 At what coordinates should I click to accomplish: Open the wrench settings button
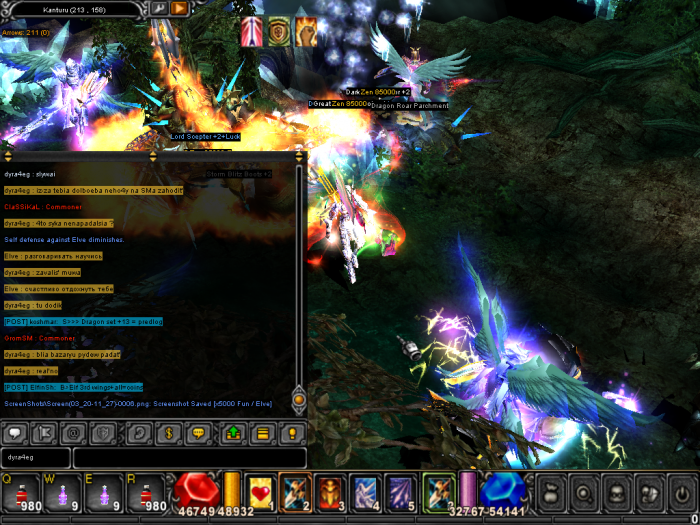click(159, 9)
